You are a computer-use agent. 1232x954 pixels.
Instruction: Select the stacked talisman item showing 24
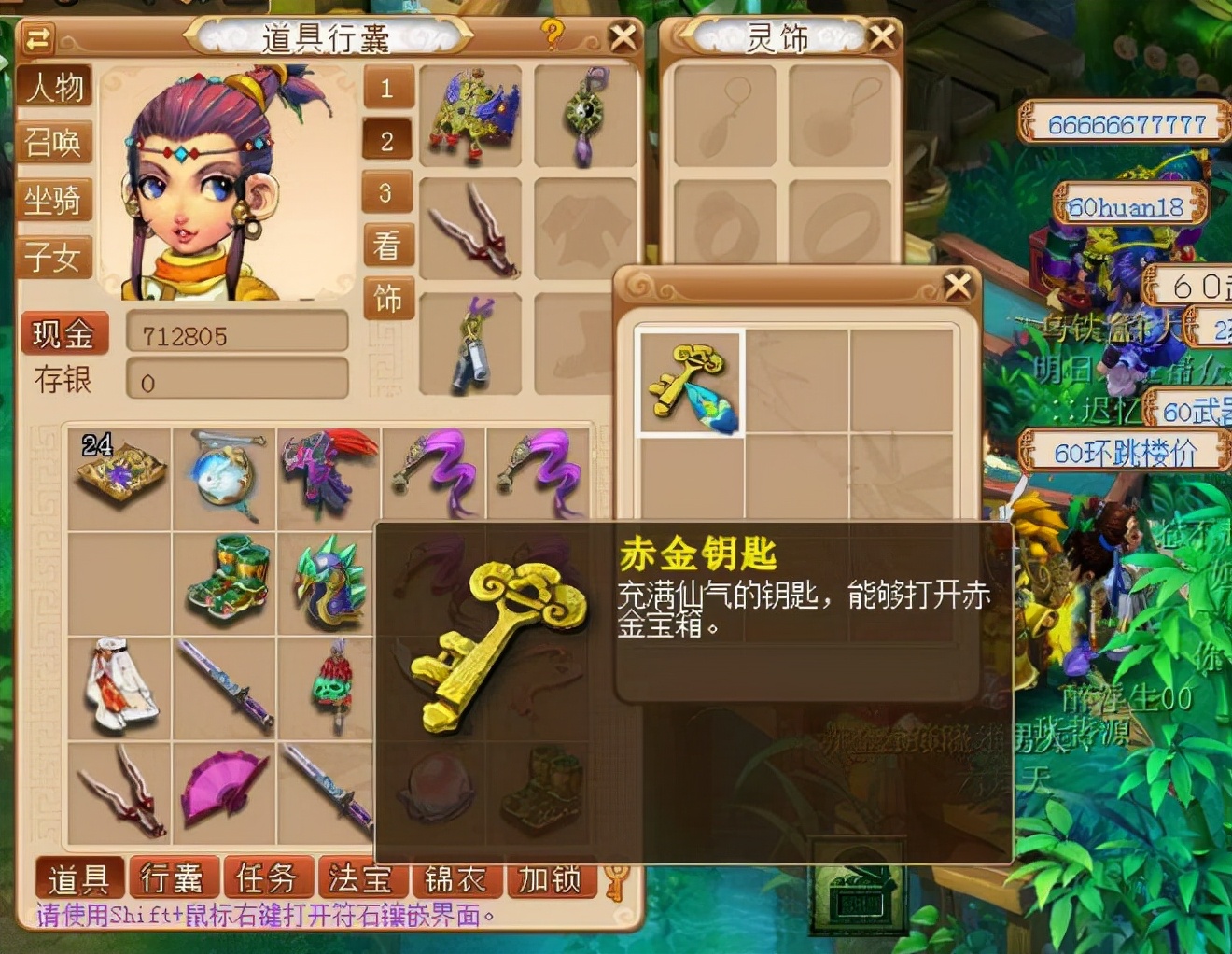121,471
